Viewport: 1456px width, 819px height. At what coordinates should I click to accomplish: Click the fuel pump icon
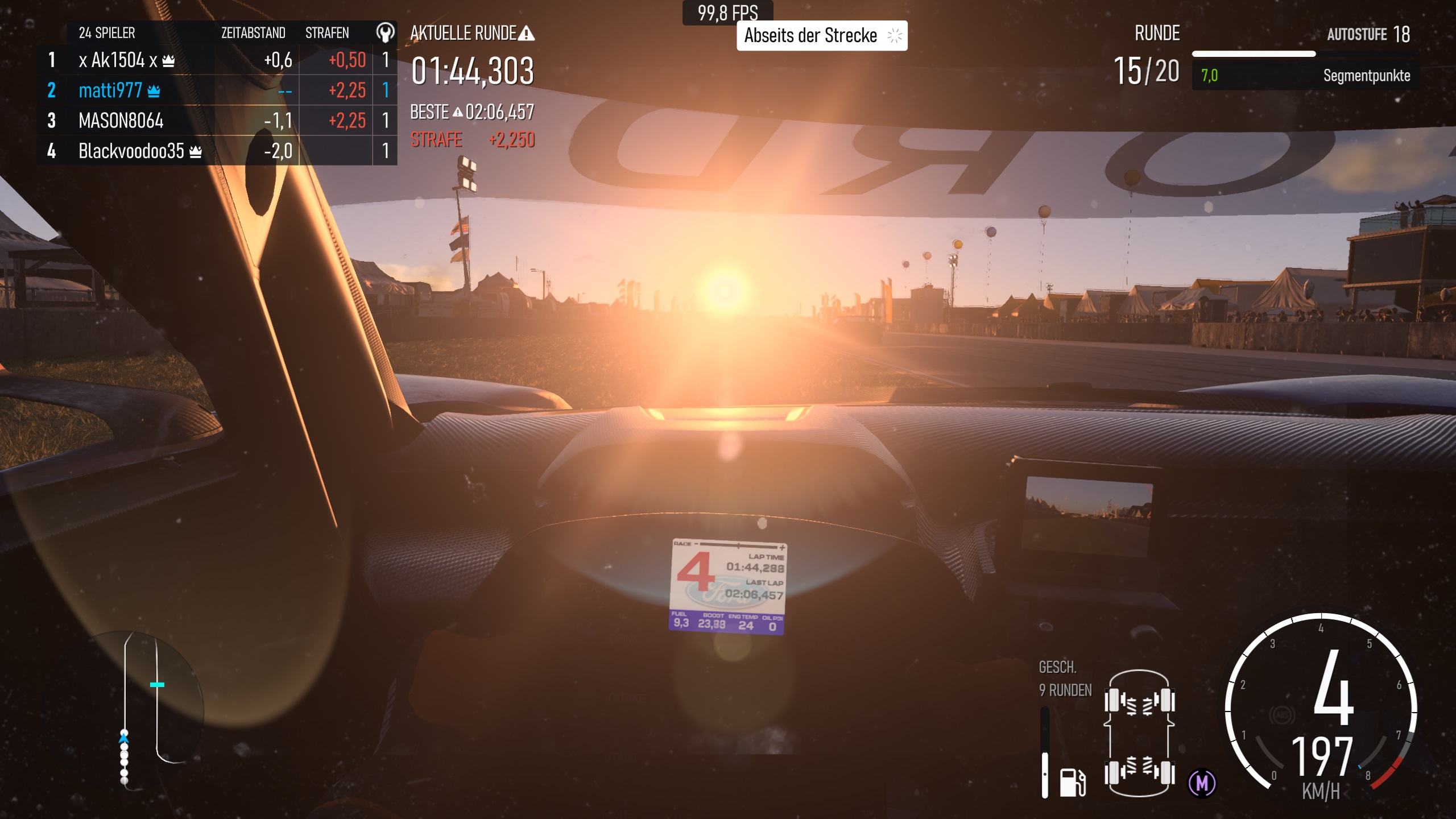1072,782
